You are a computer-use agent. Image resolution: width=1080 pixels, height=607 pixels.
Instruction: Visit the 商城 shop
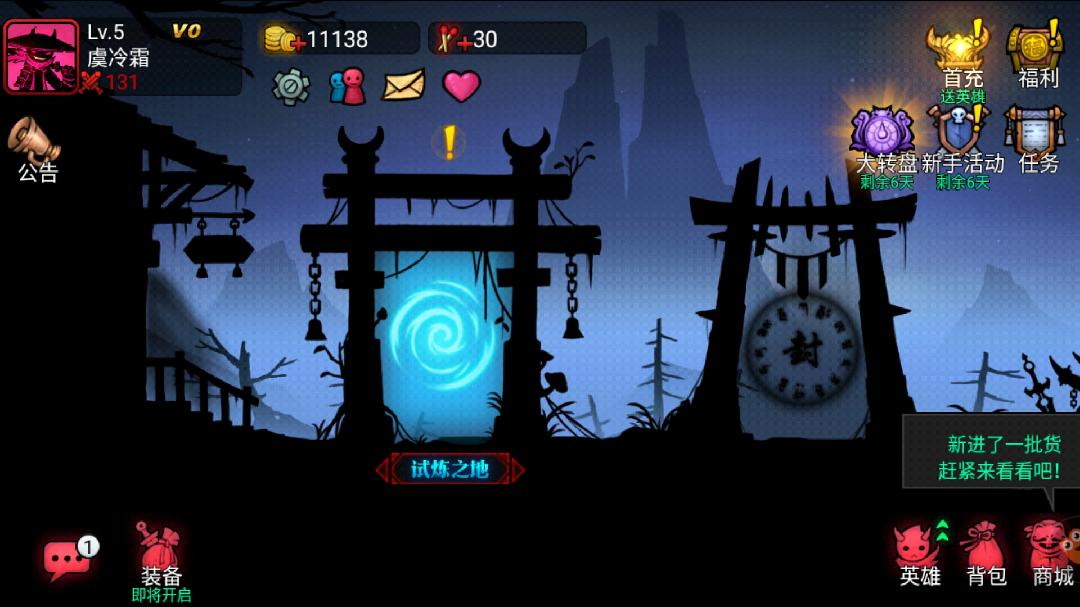(1051, 555)
